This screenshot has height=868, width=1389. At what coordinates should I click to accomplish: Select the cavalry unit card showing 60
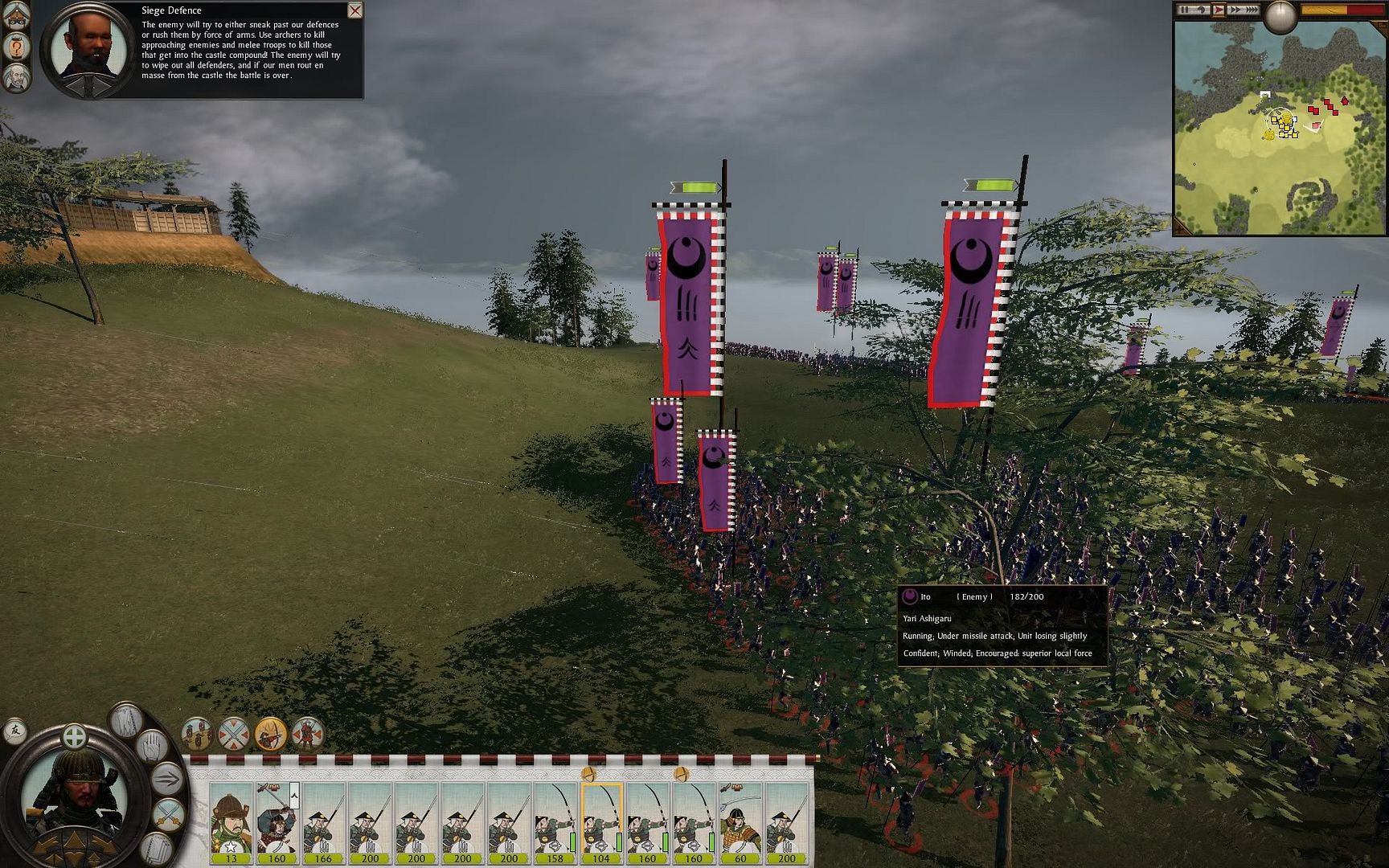pyautogui.click(x=740, y=821)
